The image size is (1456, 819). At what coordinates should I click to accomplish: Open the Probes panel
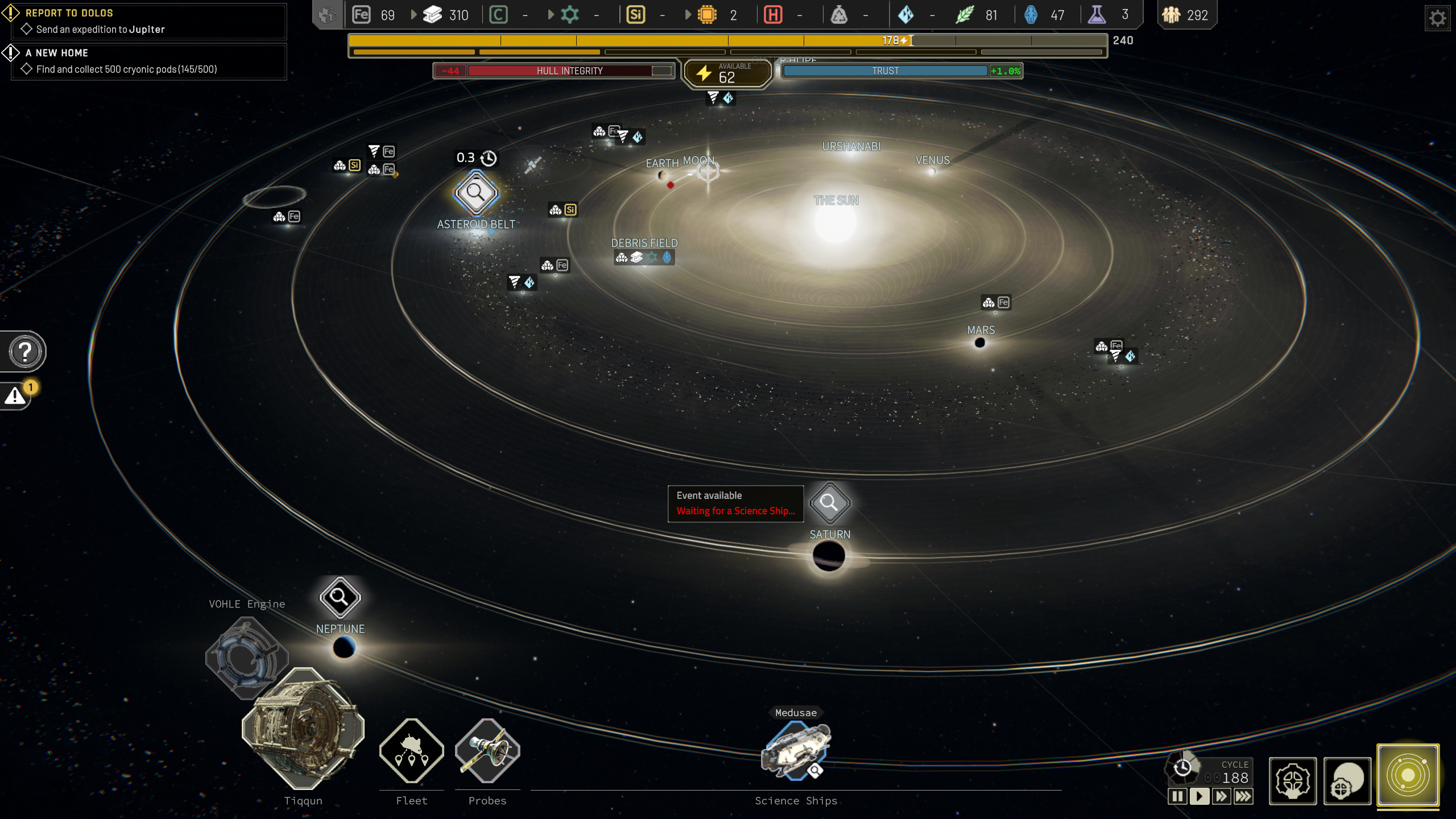pos(487,751)
